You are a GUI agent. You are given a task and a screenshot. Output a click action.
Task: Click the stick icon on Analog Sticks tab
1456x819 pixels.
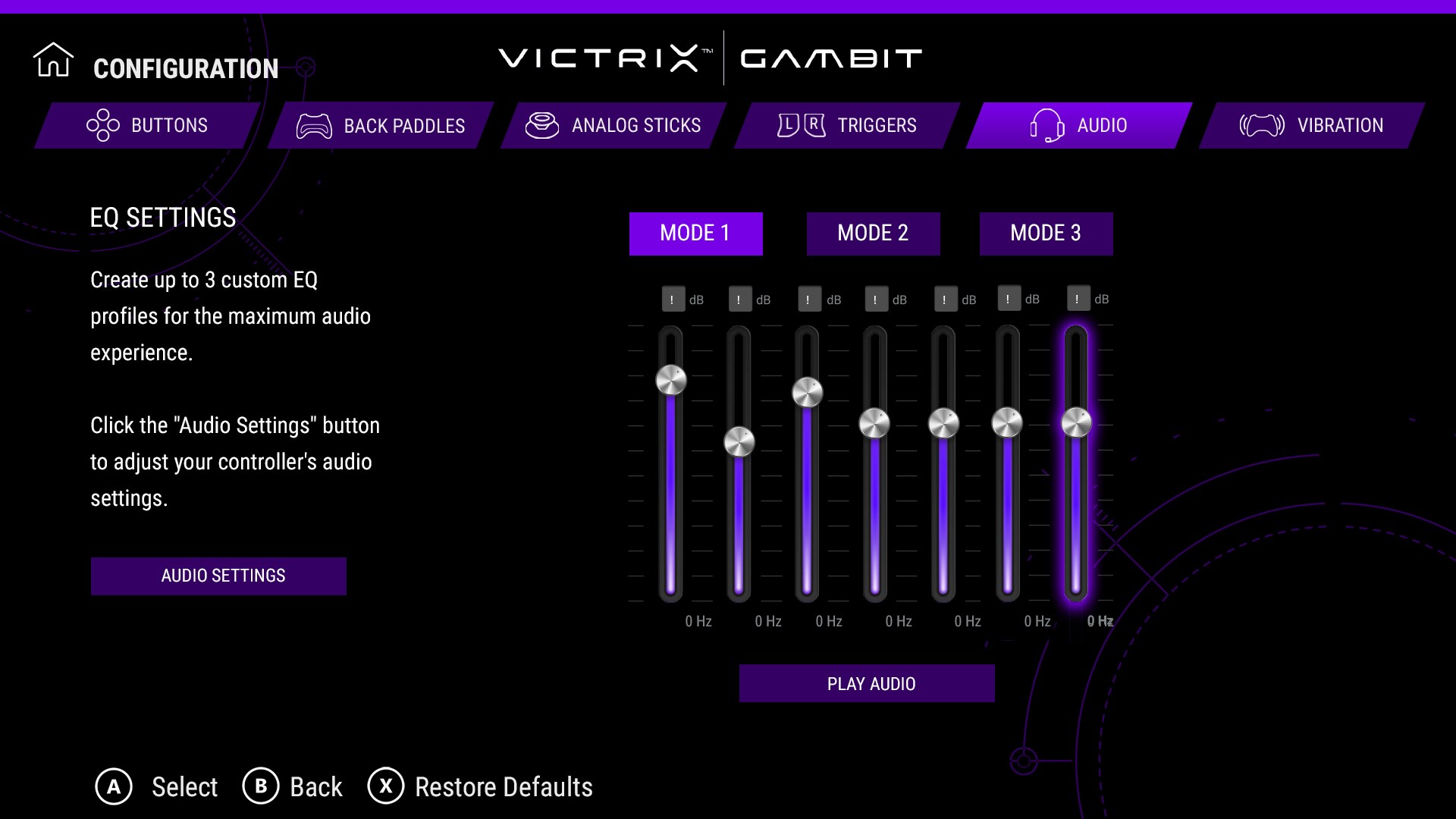click(x=543, y=125)
